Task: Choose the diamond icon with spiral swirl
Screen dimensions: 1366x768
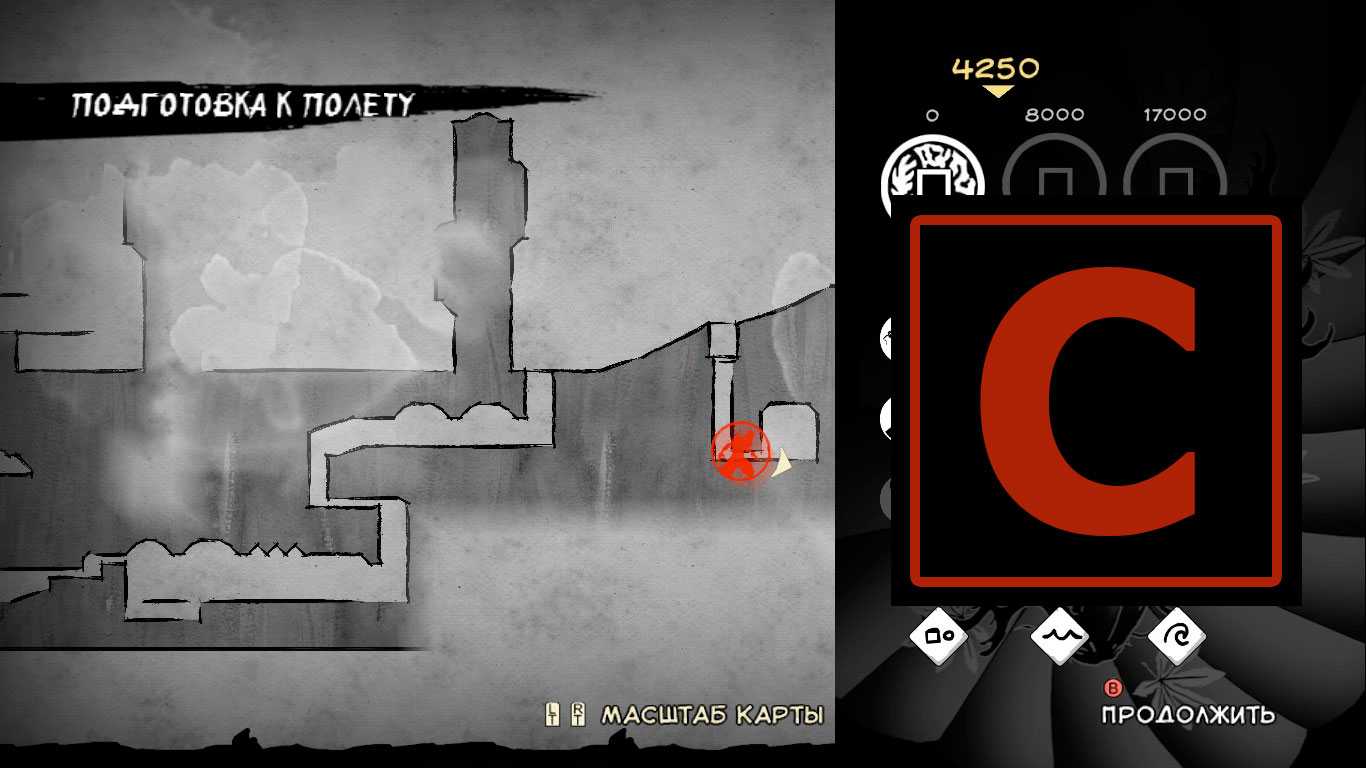Action: pos(1177,636)
